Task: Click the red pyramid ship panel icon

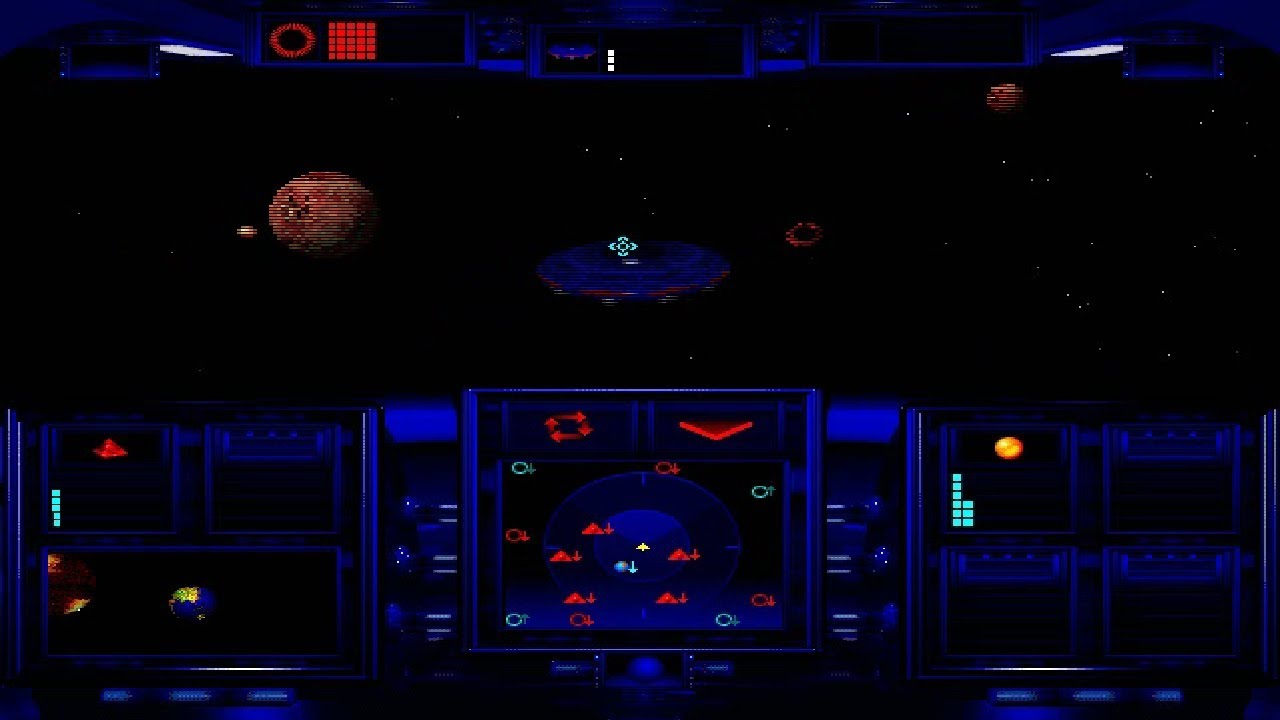Action: tap(110, 448)
